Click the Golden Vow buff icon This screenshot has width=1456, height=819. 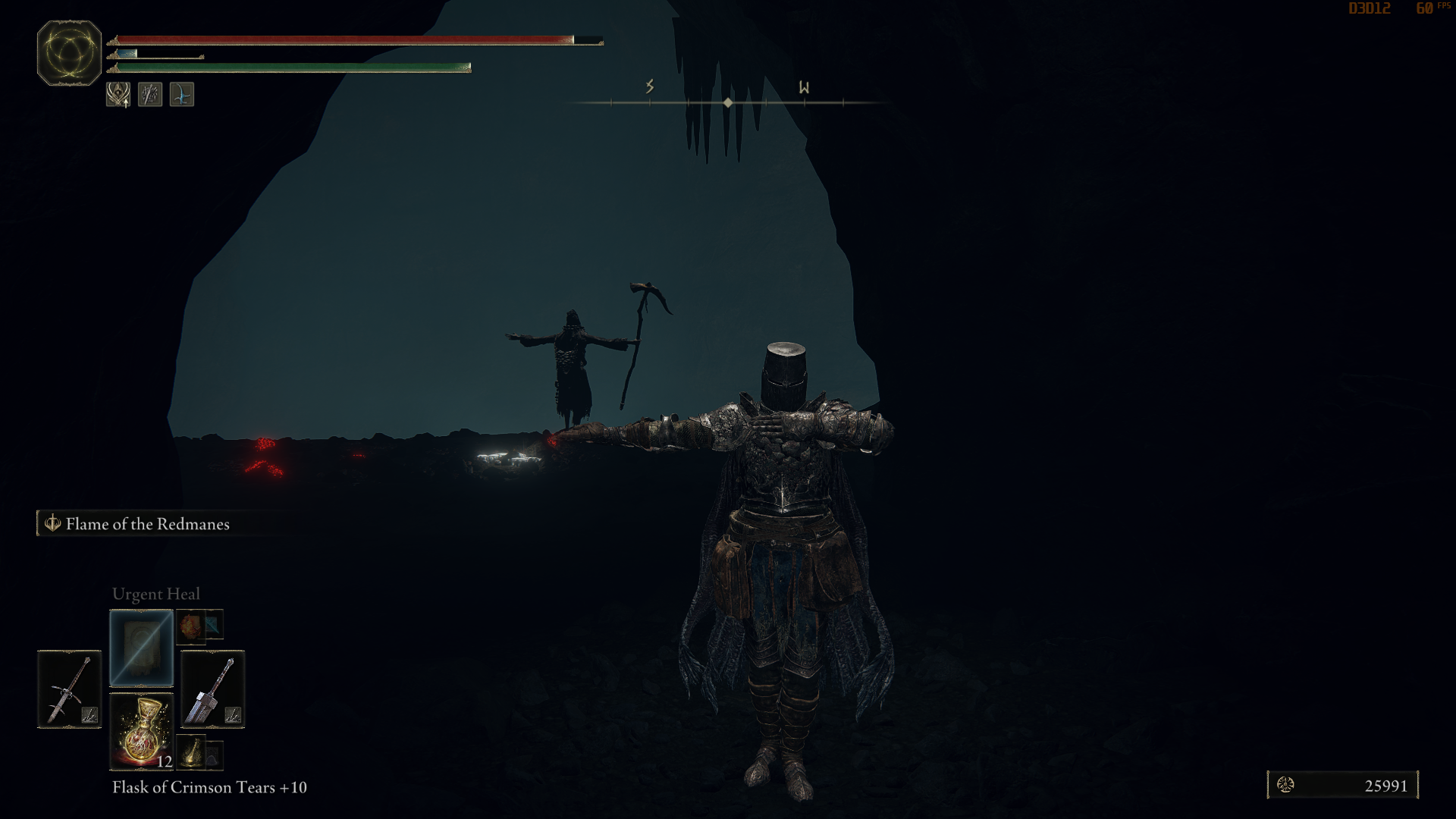(118, 95)
